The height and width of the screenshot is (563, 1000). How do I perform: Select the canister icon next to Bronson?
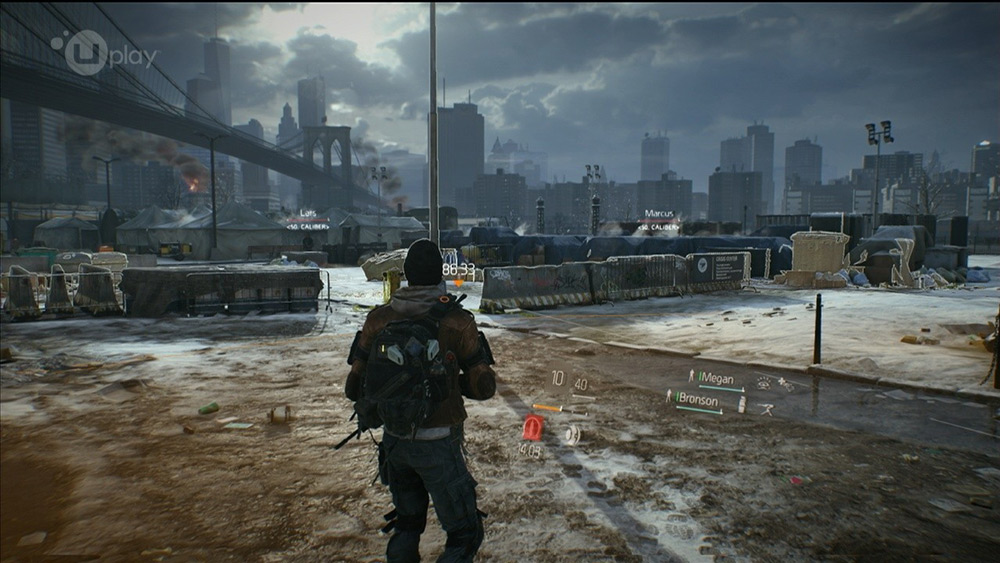(x=741, y=404)
